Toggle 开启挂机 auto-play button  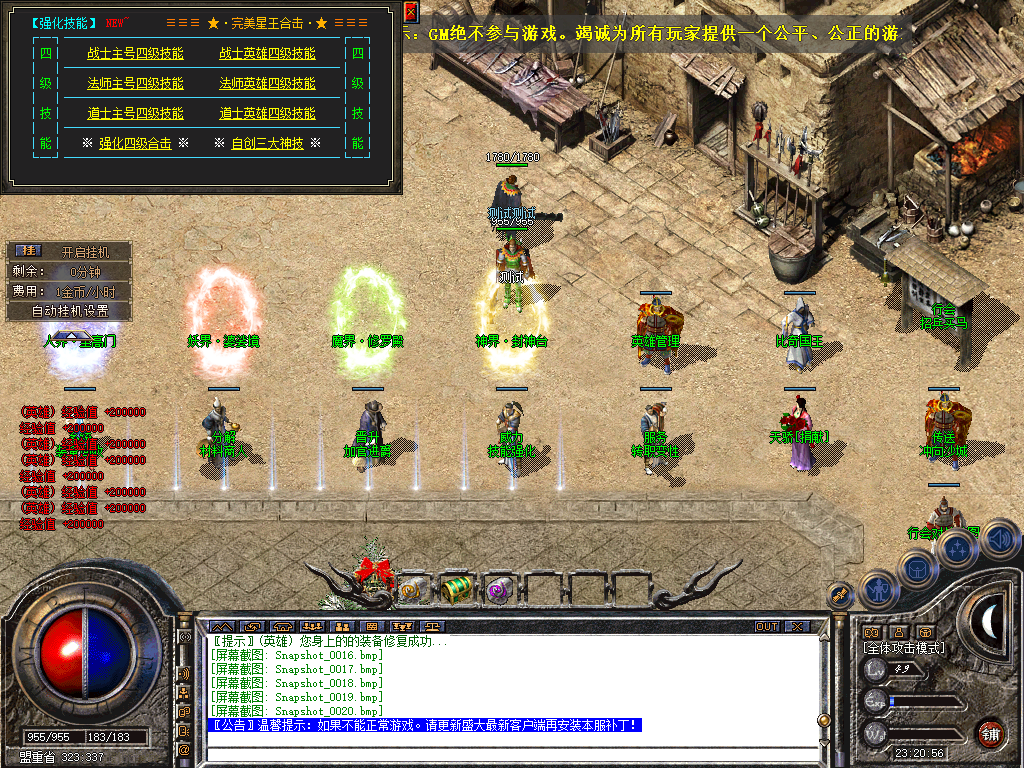84,252
